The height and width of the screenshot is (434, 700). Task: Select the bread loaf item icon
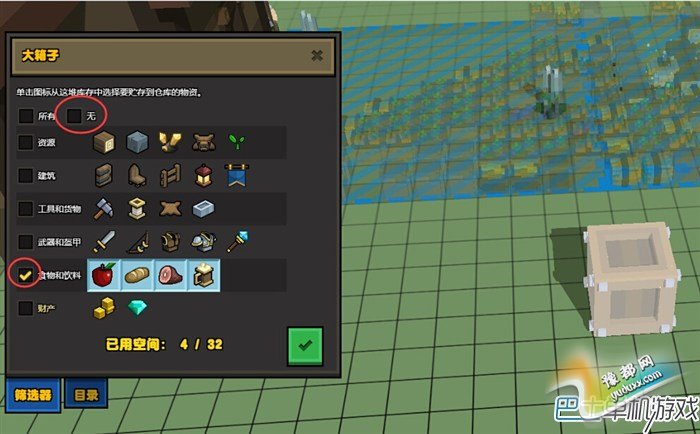(x=137, y=275)
